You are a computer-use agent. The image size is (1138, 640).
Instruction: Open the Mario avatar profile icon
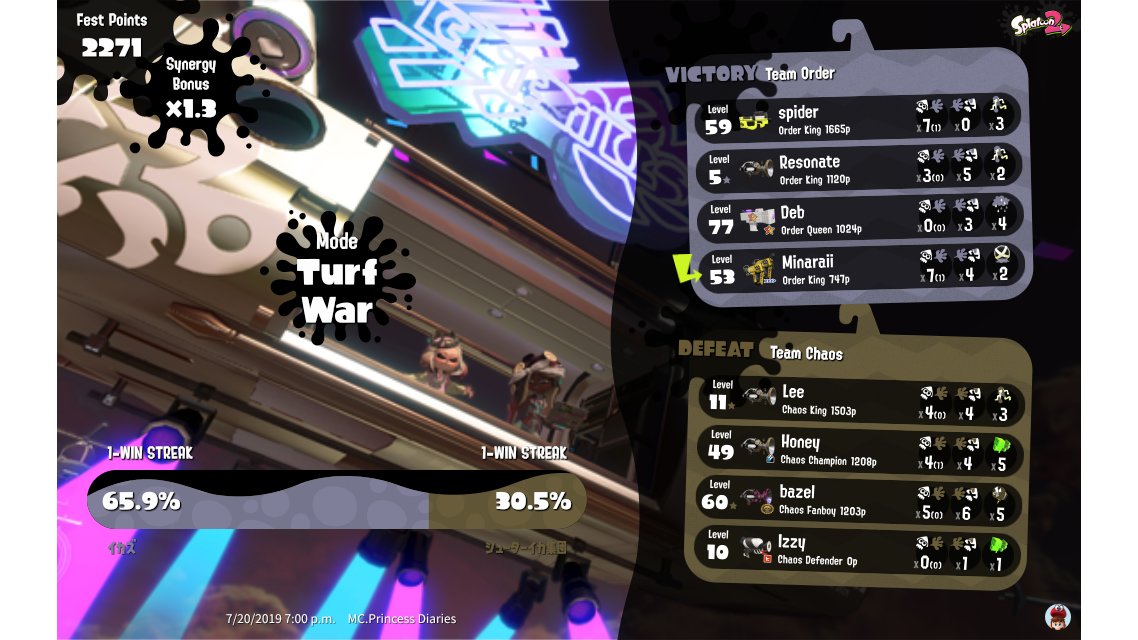(x=1057, y=616)
